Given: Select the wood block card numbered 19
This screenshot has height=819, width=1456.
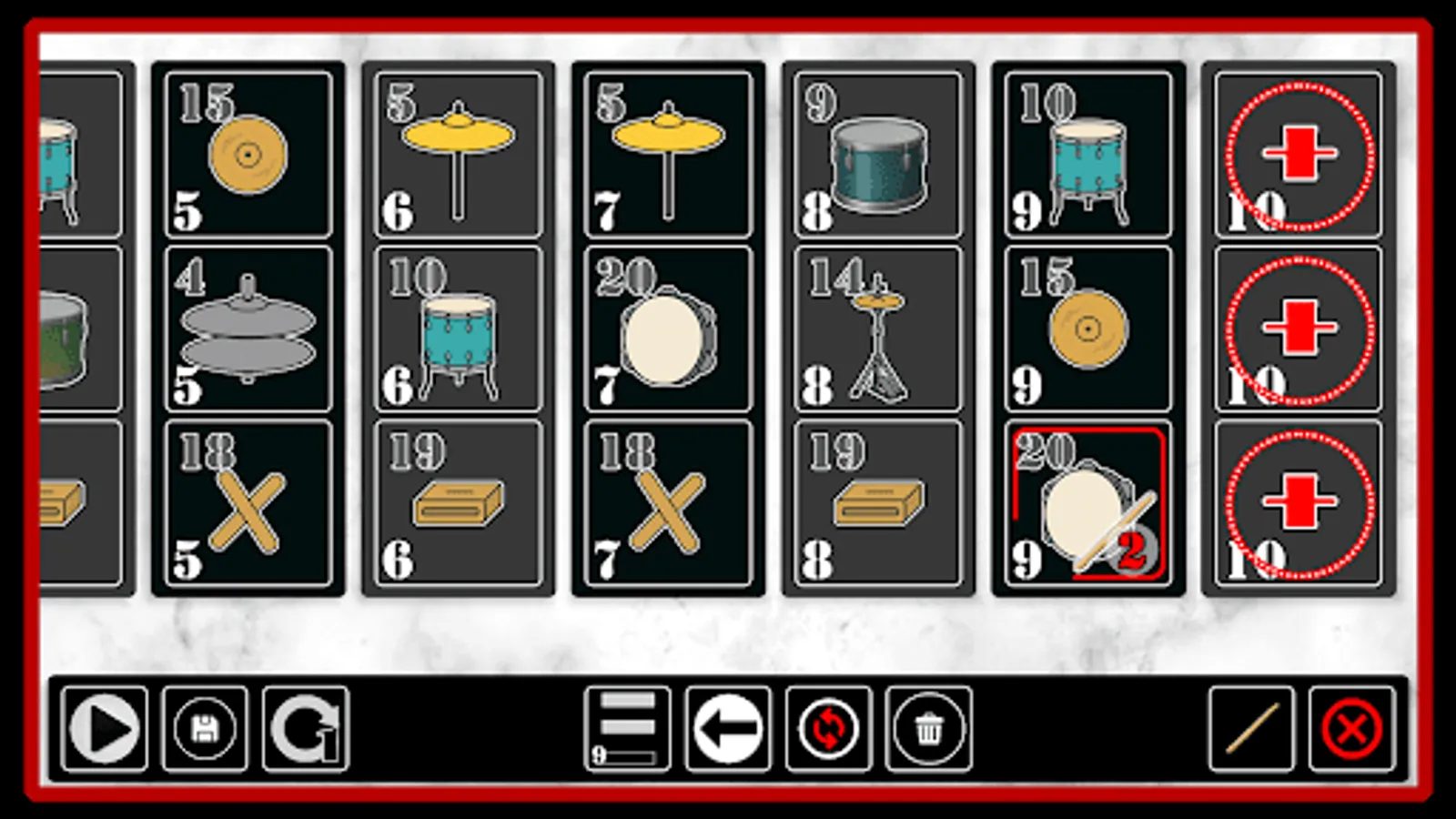Looking at the screenshot, I should pyautogui.click(x=458, y=503).
